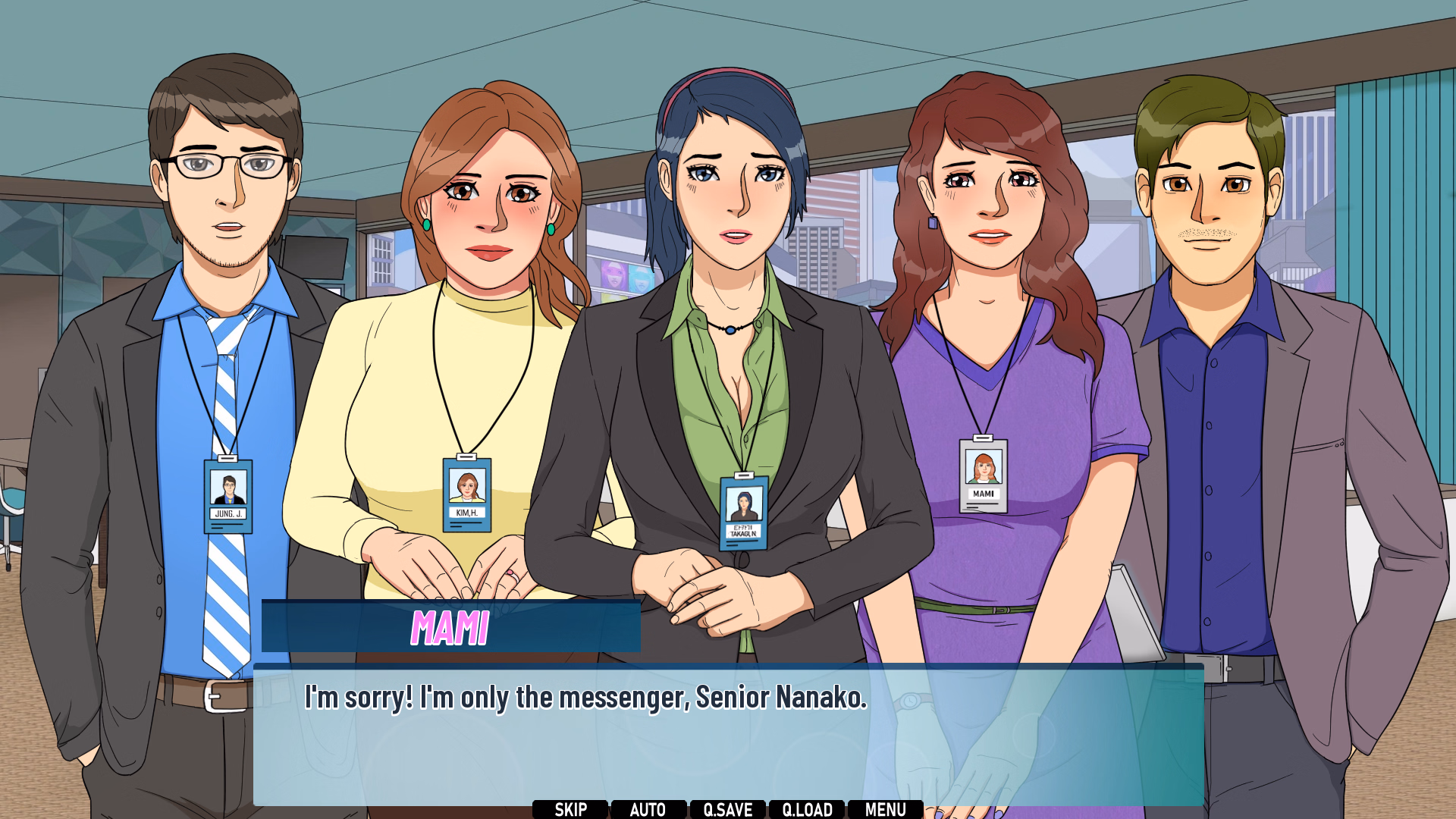Screen dimensions: 1456x819
Task: Click the SKIP button
Action: pyautogui.click(x=570, y=808)
